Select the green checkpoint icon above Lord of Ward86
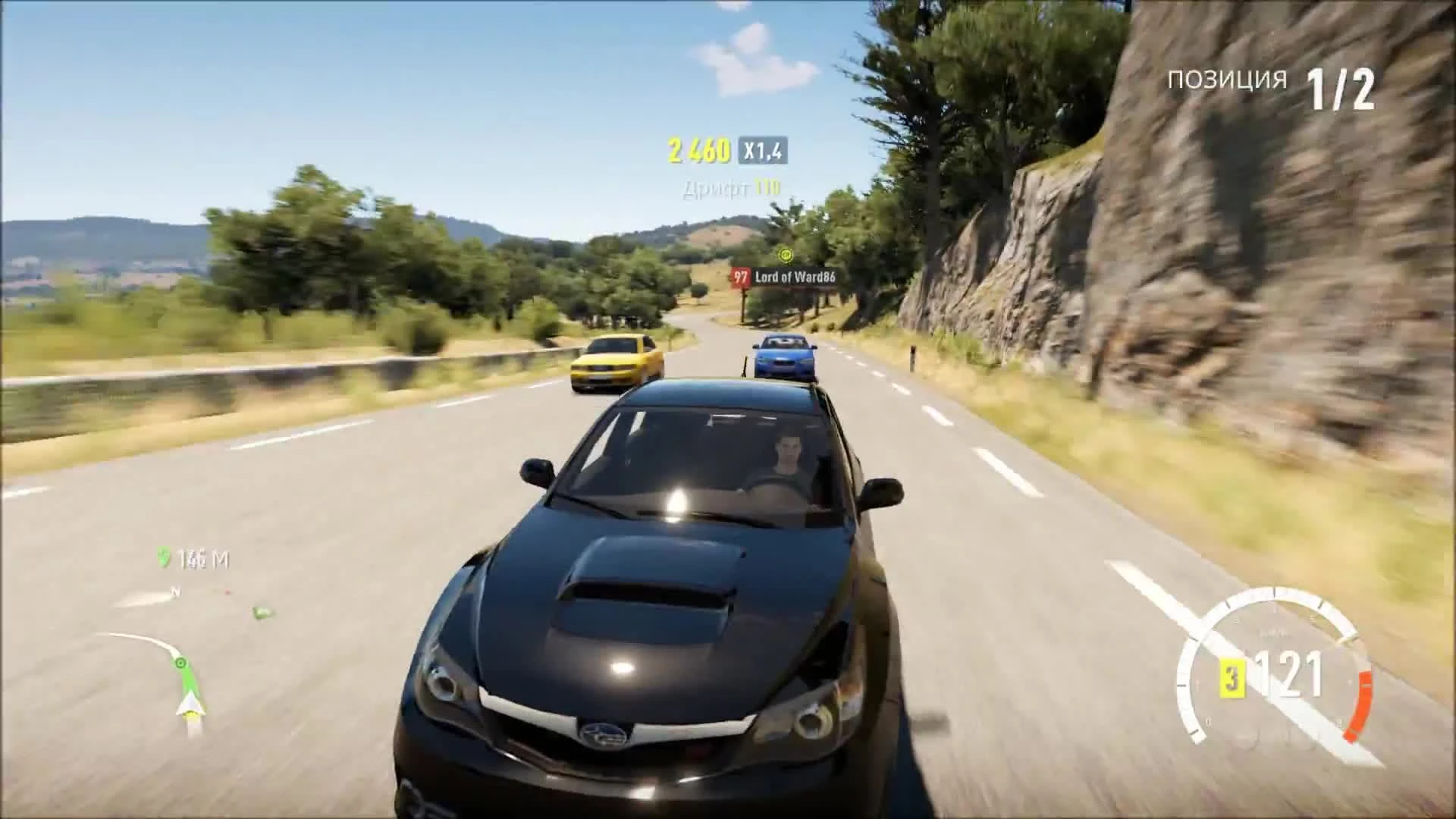 click(x=785, y=256)
